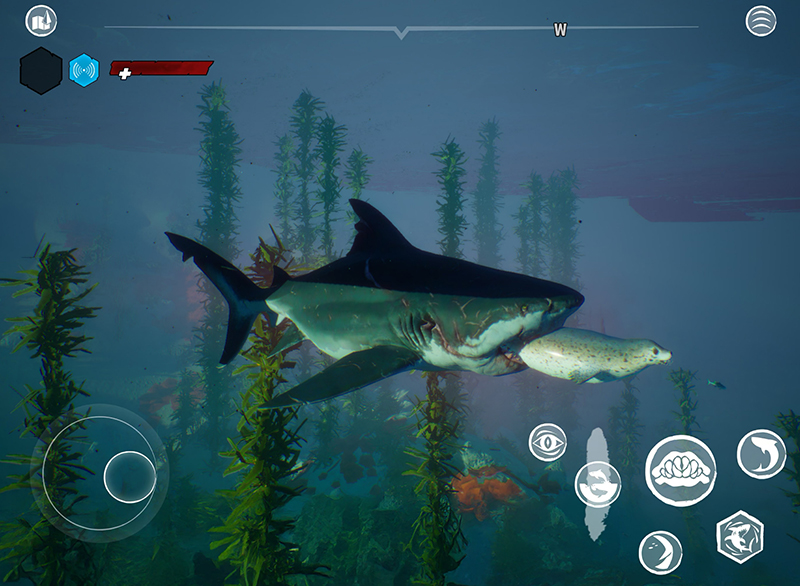Activate the hexagonal shark evolution ability
The height and width of the screenshot is (586, 800).
(740, 535)
